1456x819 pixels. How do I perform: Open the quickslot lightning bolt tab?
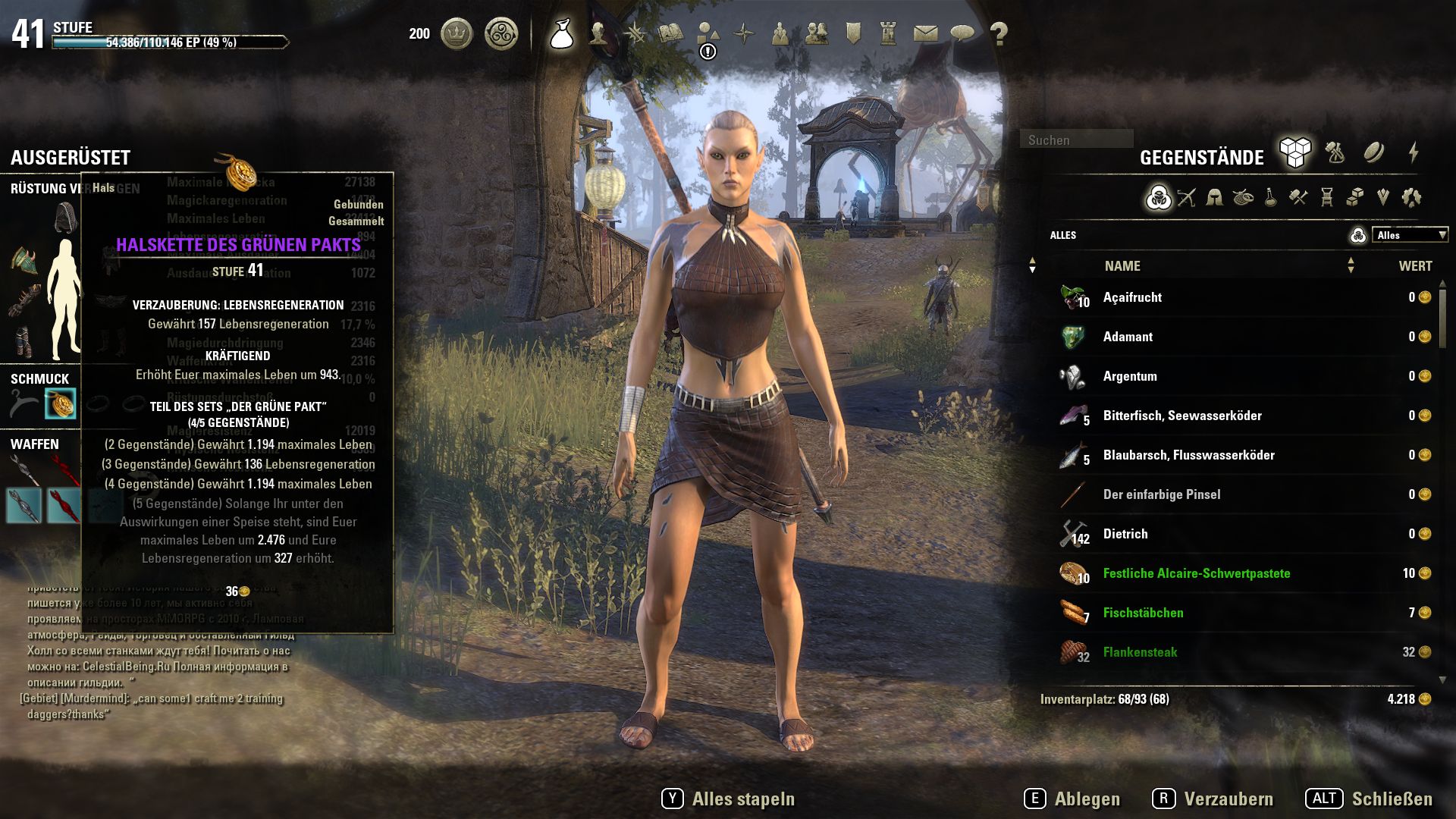pyautogui.click(x=1414, y=153)
